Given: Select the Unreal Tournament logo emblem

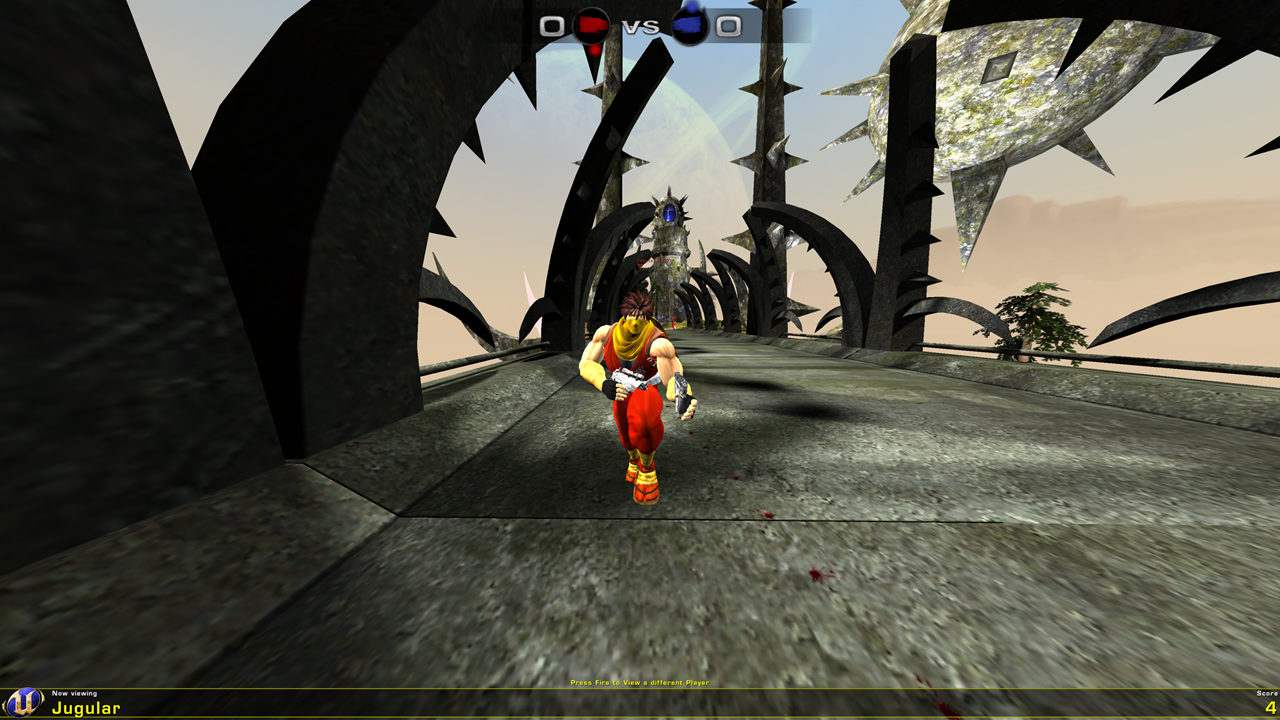Looking at the screenshot, I should (x=25, y=703).
